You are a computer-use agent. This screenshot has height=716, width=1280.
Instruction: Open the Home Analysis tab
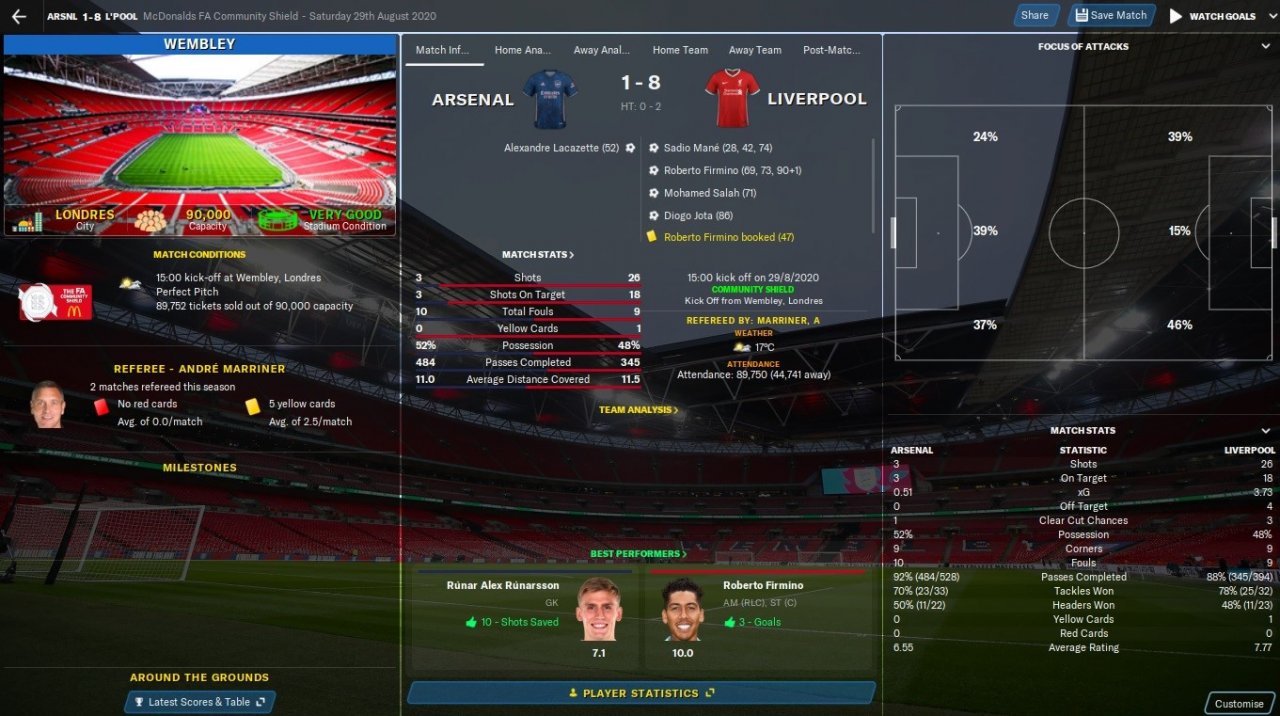point(522,50)
